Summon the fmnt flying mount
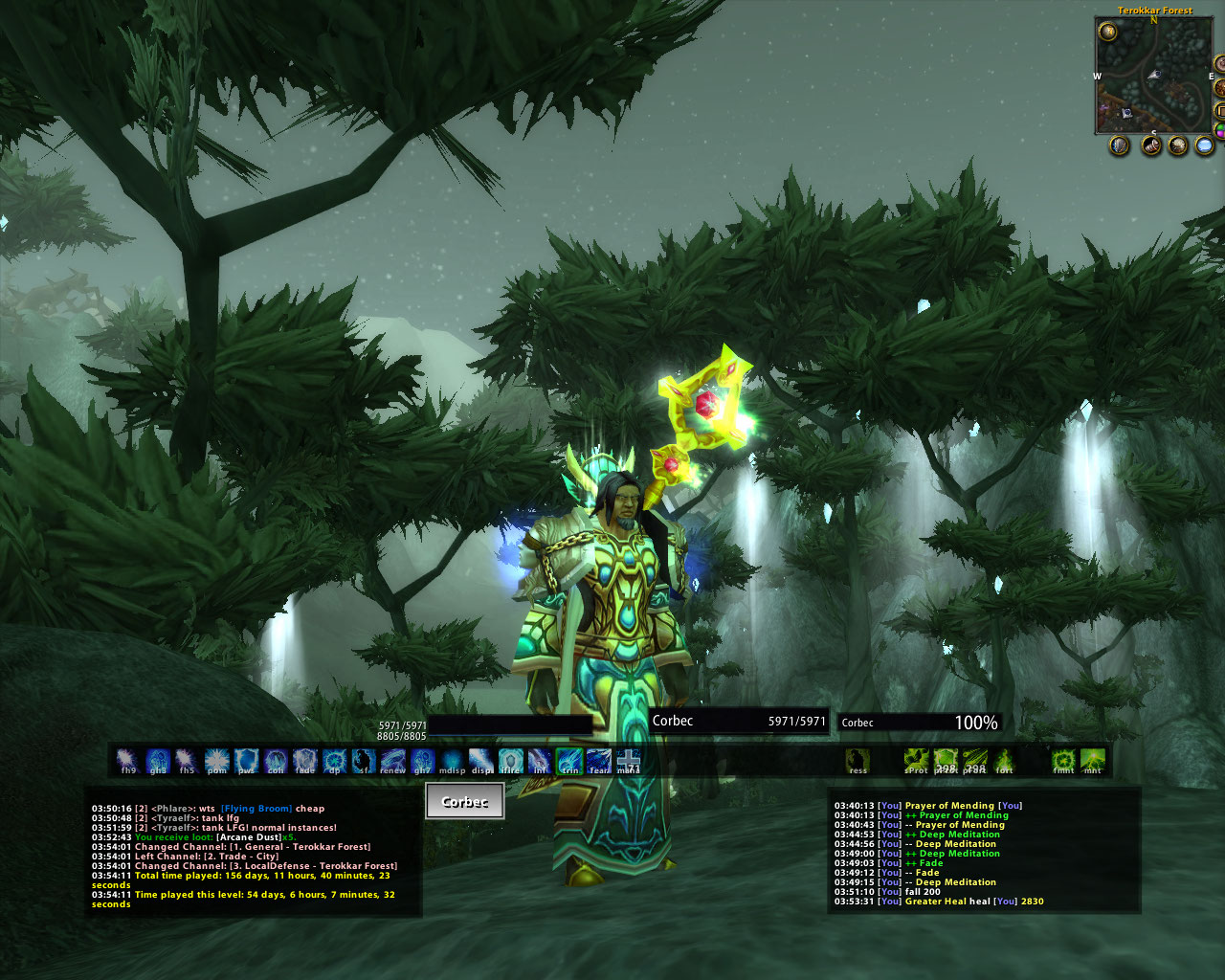This screenshot has height=980, width=1225. point(1063,761)
